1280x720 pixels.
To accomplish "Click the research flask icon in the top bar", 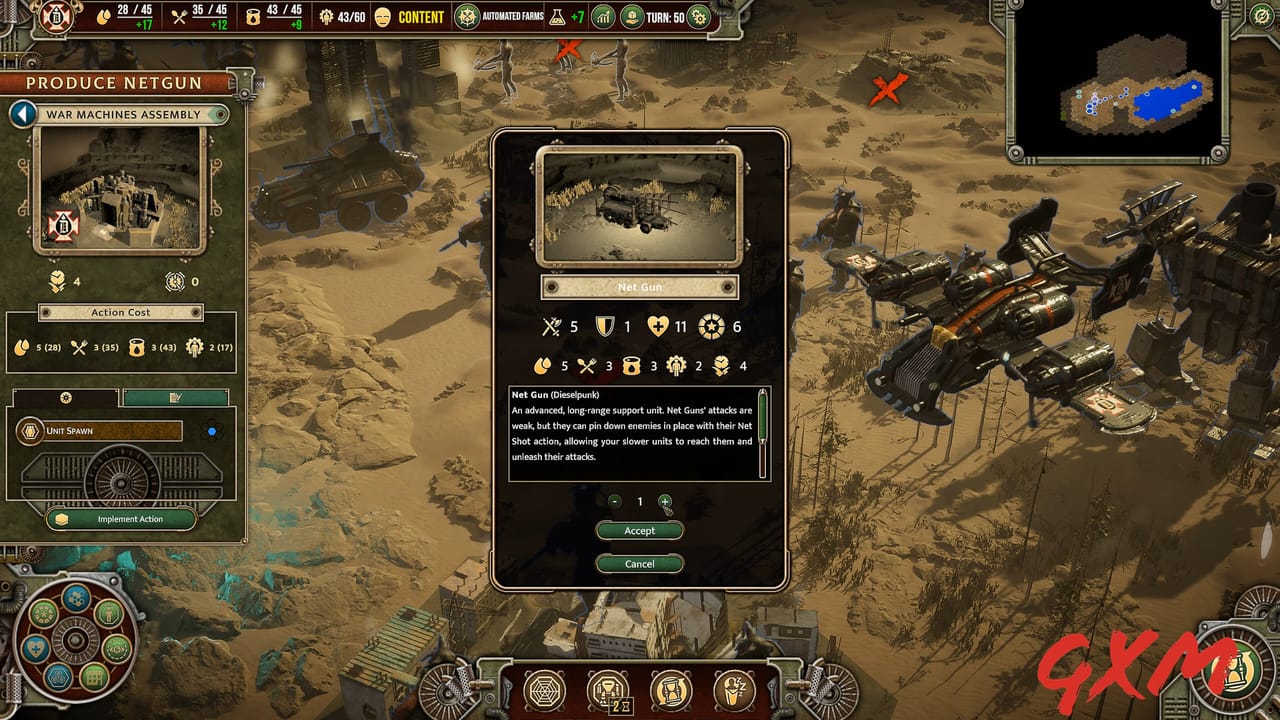I will point(556,17).
